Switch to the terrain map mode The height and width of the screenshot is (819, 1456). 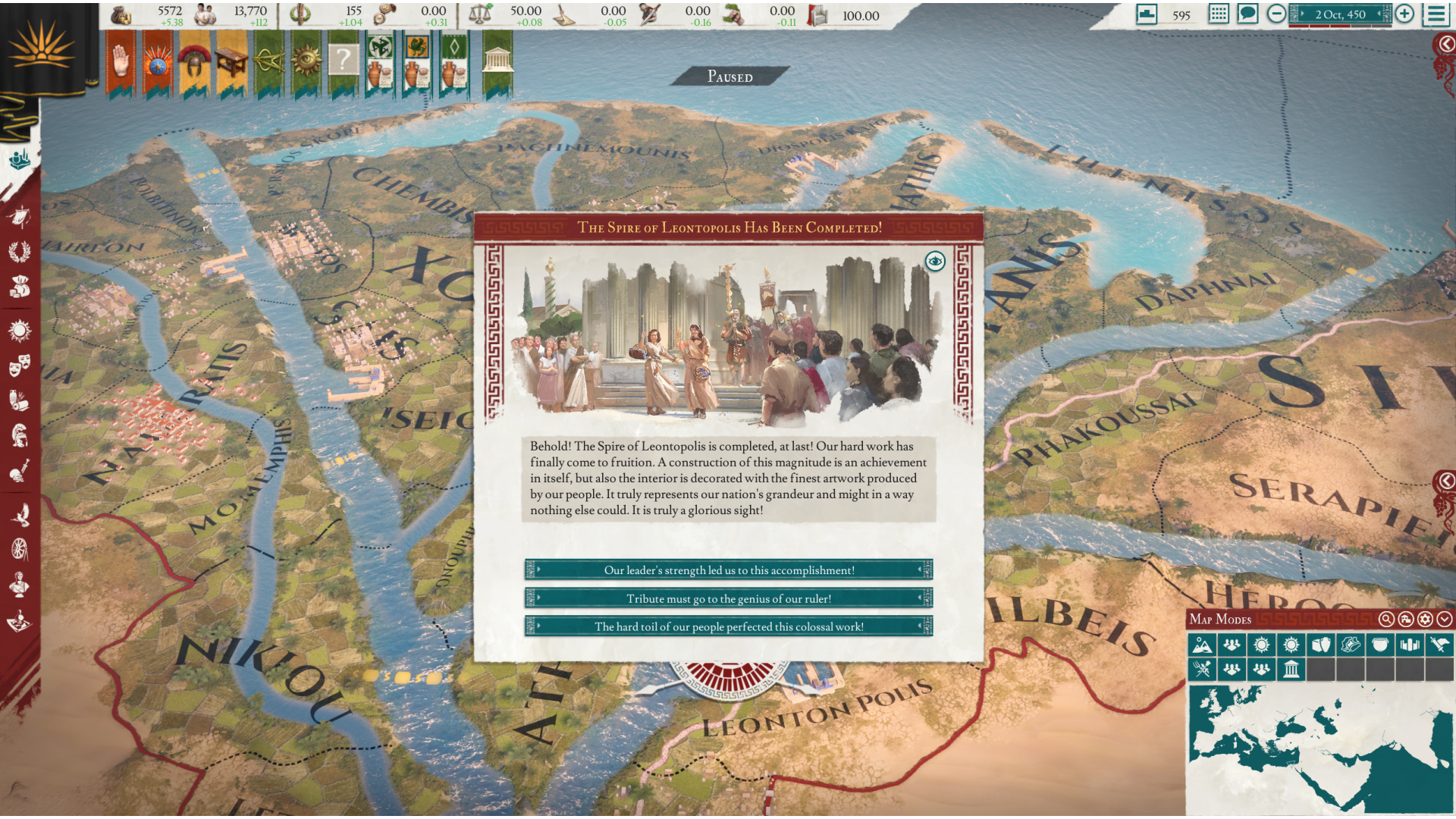pyautogui.click(x=1202, y=645)
